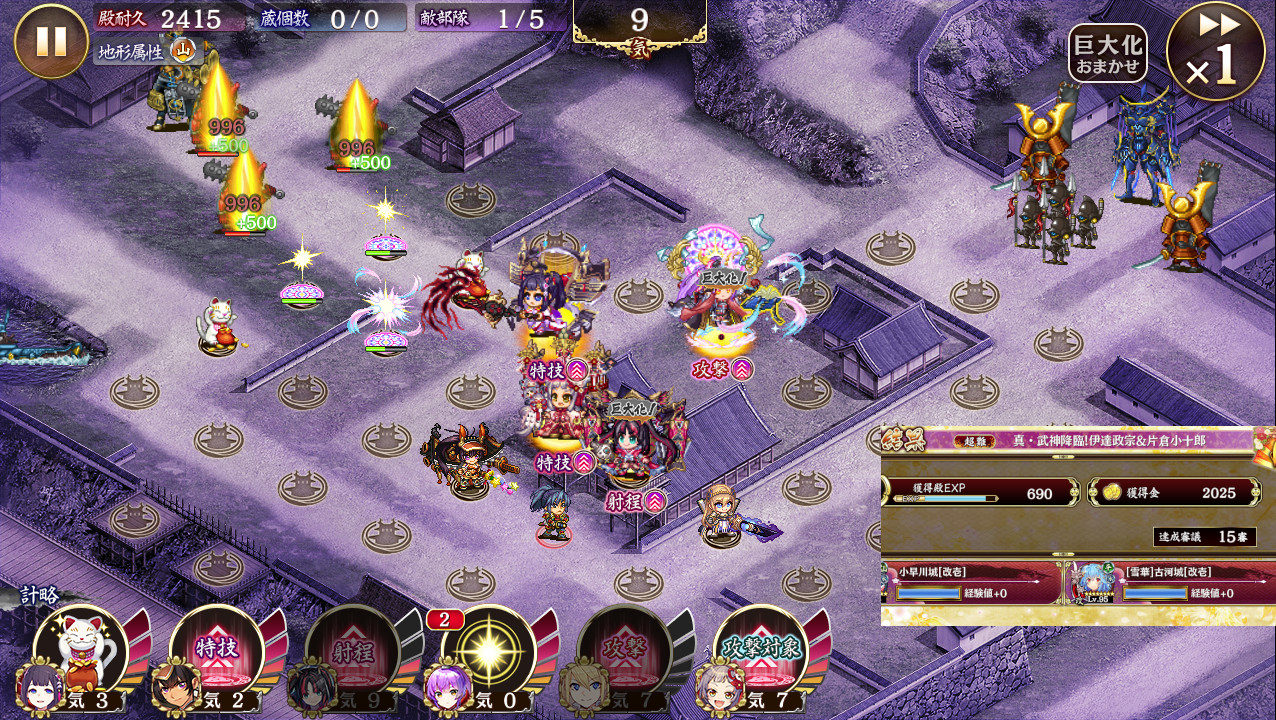
Task: Toggle the ×1 battle speed button
Action: (1215, 52)
